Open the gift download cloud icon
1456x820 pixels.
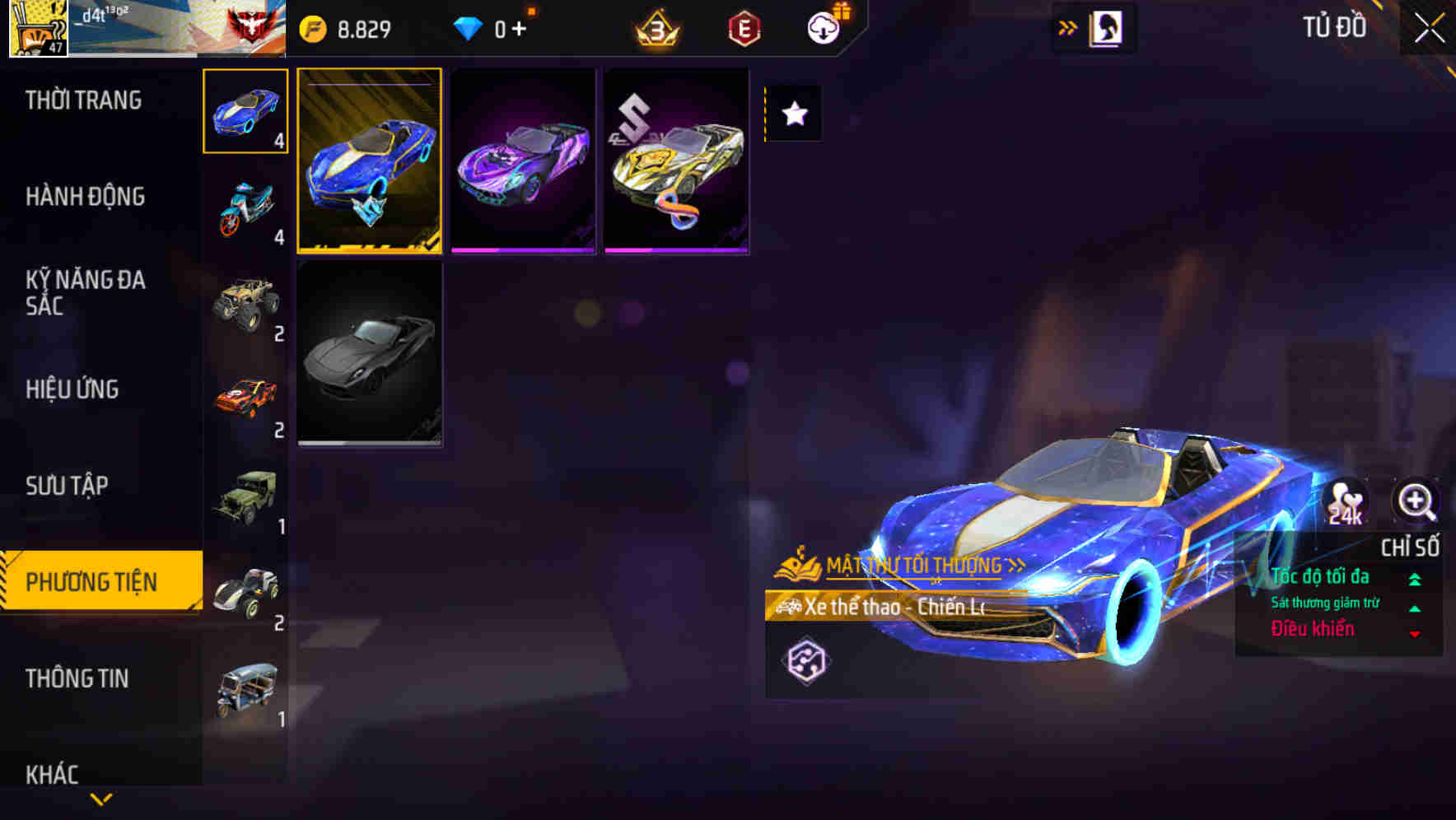coord(822,27)
